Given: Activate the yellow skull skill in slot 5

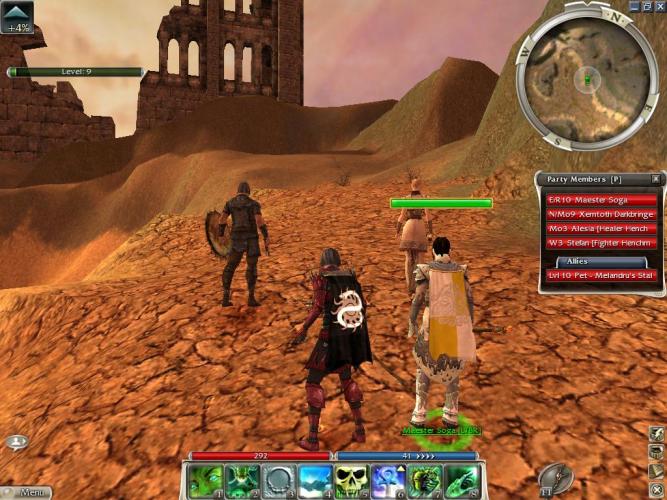Looking at the screenshot, I should 350,481.
